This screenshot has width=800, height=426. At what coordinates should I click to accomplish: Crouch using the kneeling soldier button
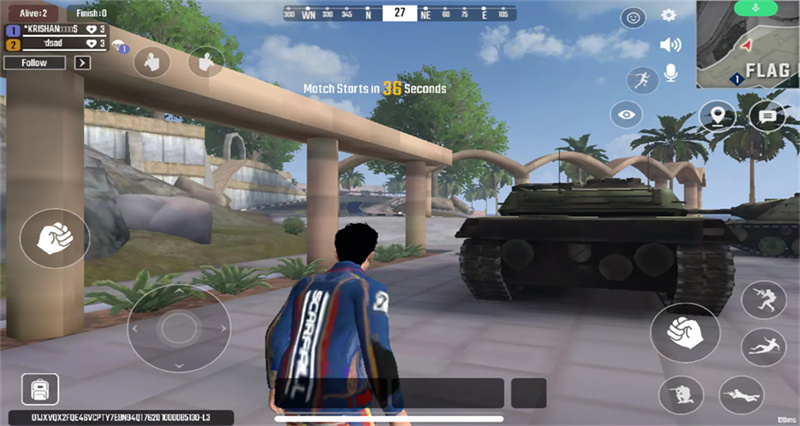[x=682, y=393]
